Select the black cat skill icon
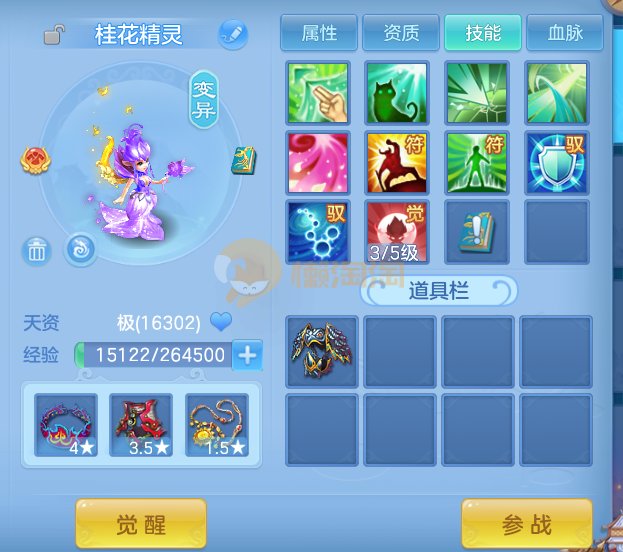 pyautogui.click(x=397, y=93)
